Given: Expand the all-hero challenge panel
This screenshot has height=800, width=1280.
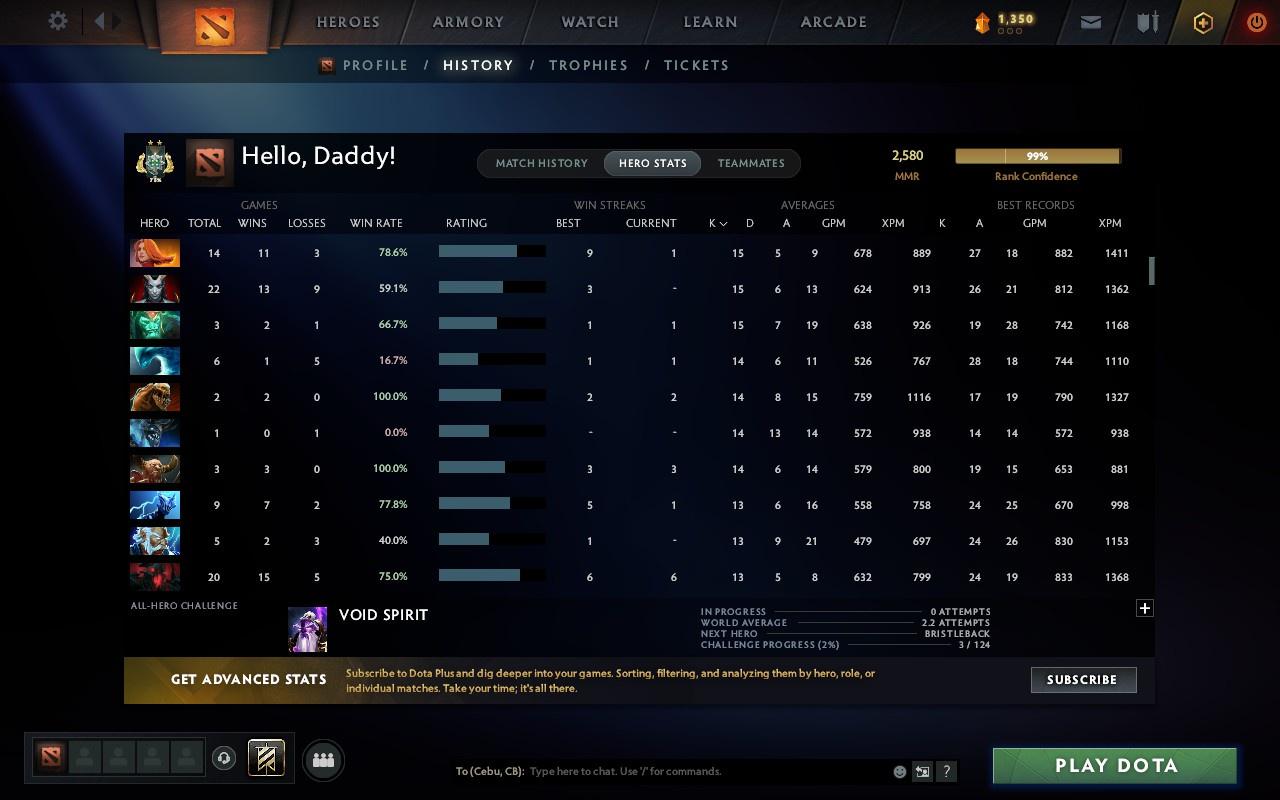Looking at the screenshot, I should click(1144, 607).
